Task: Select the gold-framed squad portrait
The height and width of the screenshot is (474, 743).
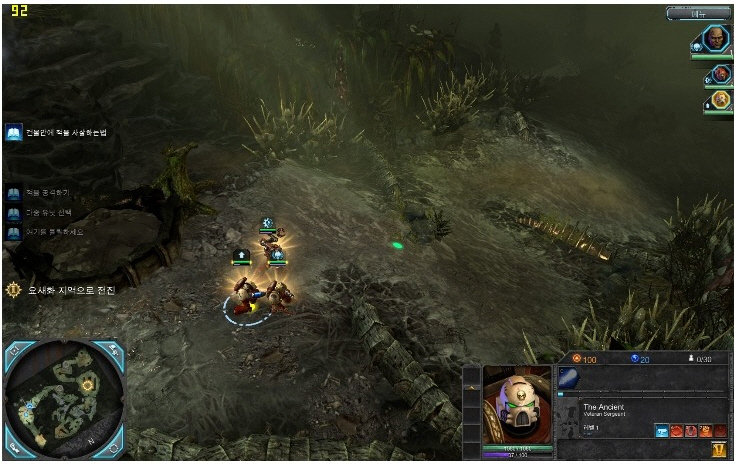Action: point(720,101)
